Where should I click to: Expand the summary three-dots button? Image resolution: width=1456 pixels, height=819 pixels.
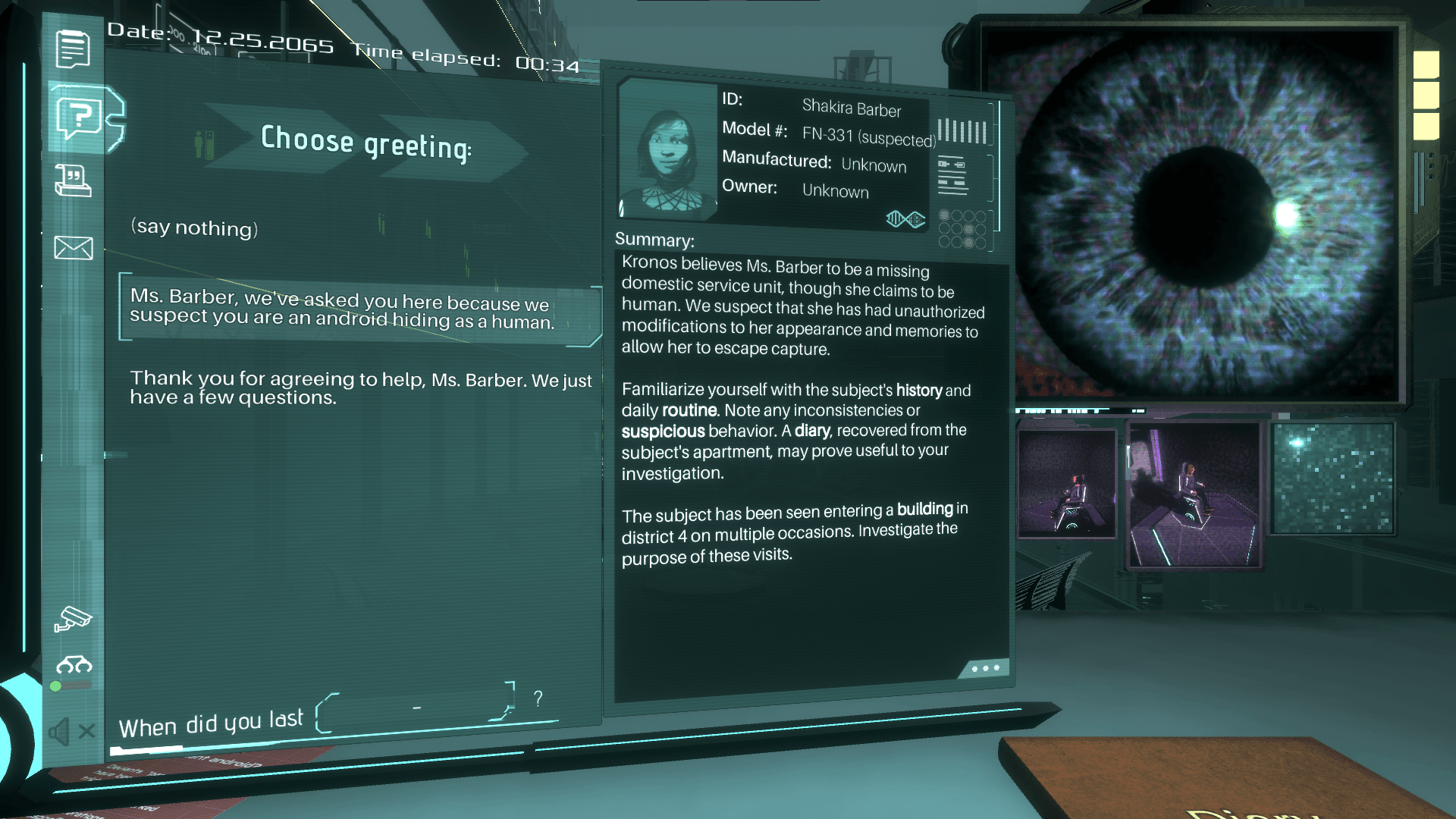click(x=985, y=668)
